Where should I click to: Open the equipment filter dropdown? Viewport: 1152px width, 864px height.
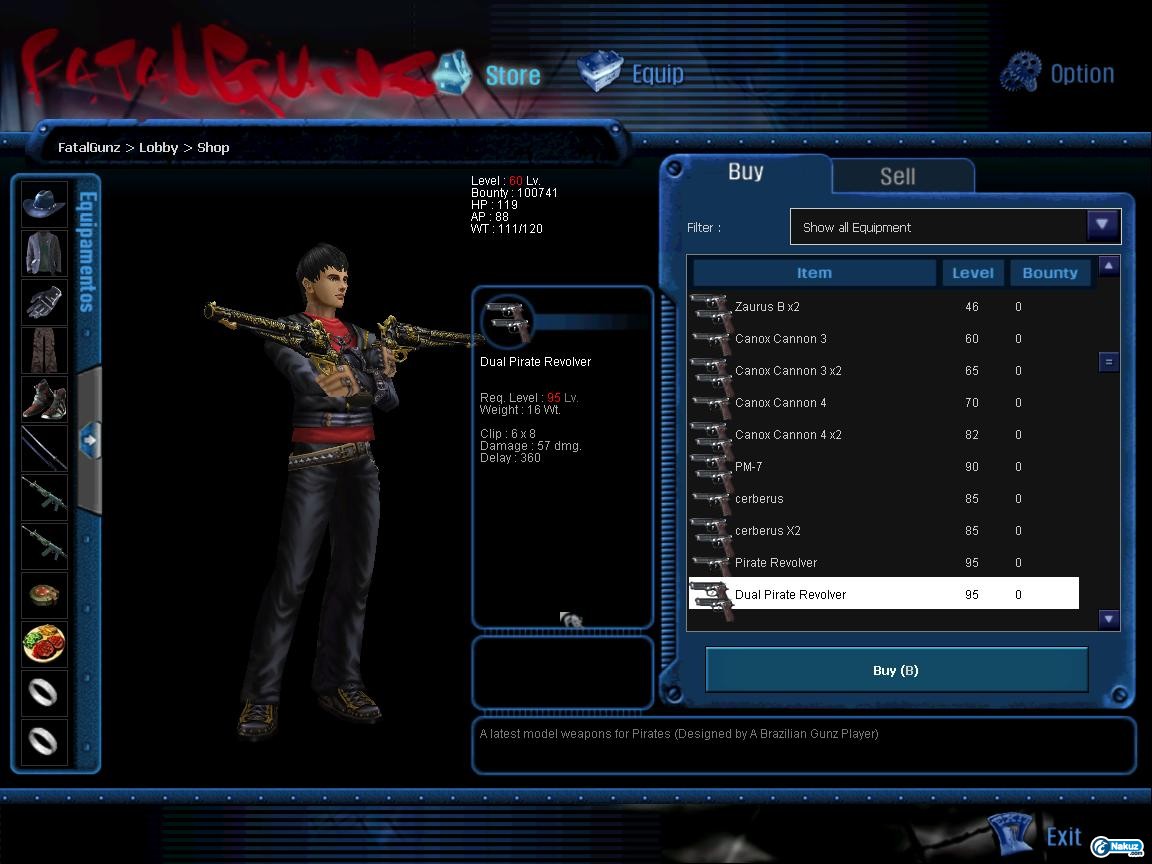pyautogui.click(x=1102, y=226)
